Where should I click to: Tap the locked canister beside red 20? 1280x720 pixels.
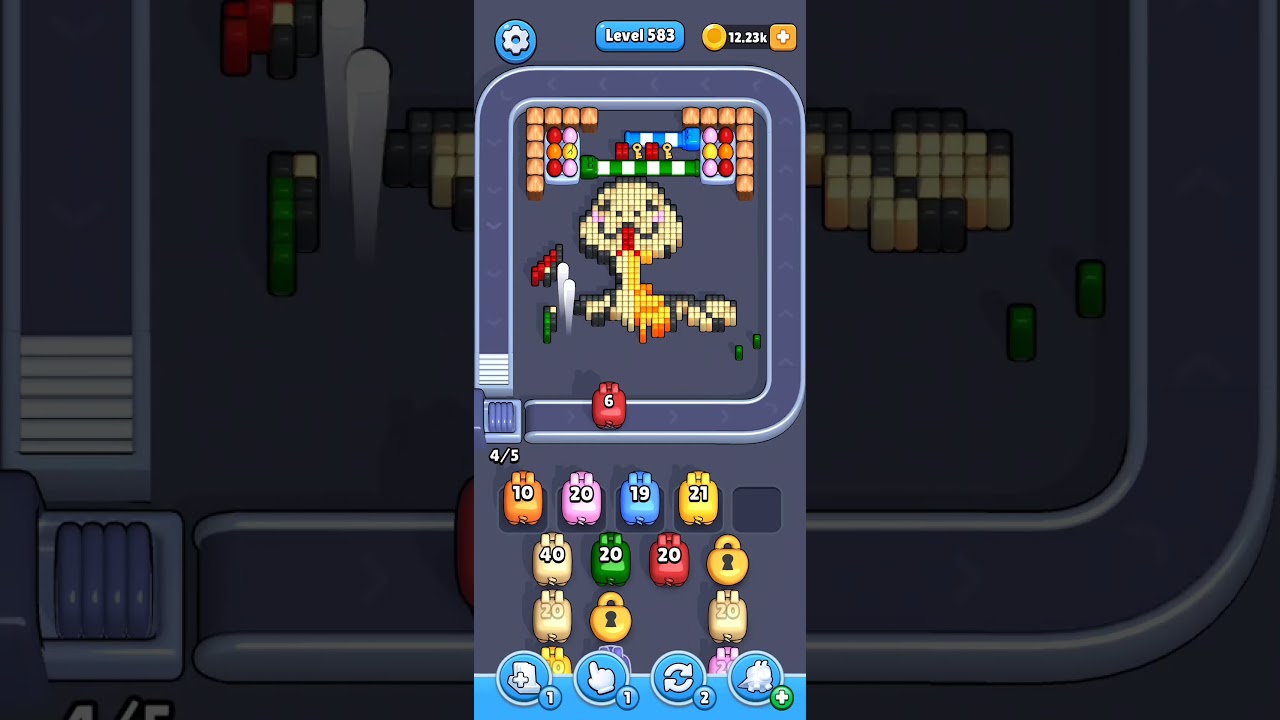click(x=728, y=562)
